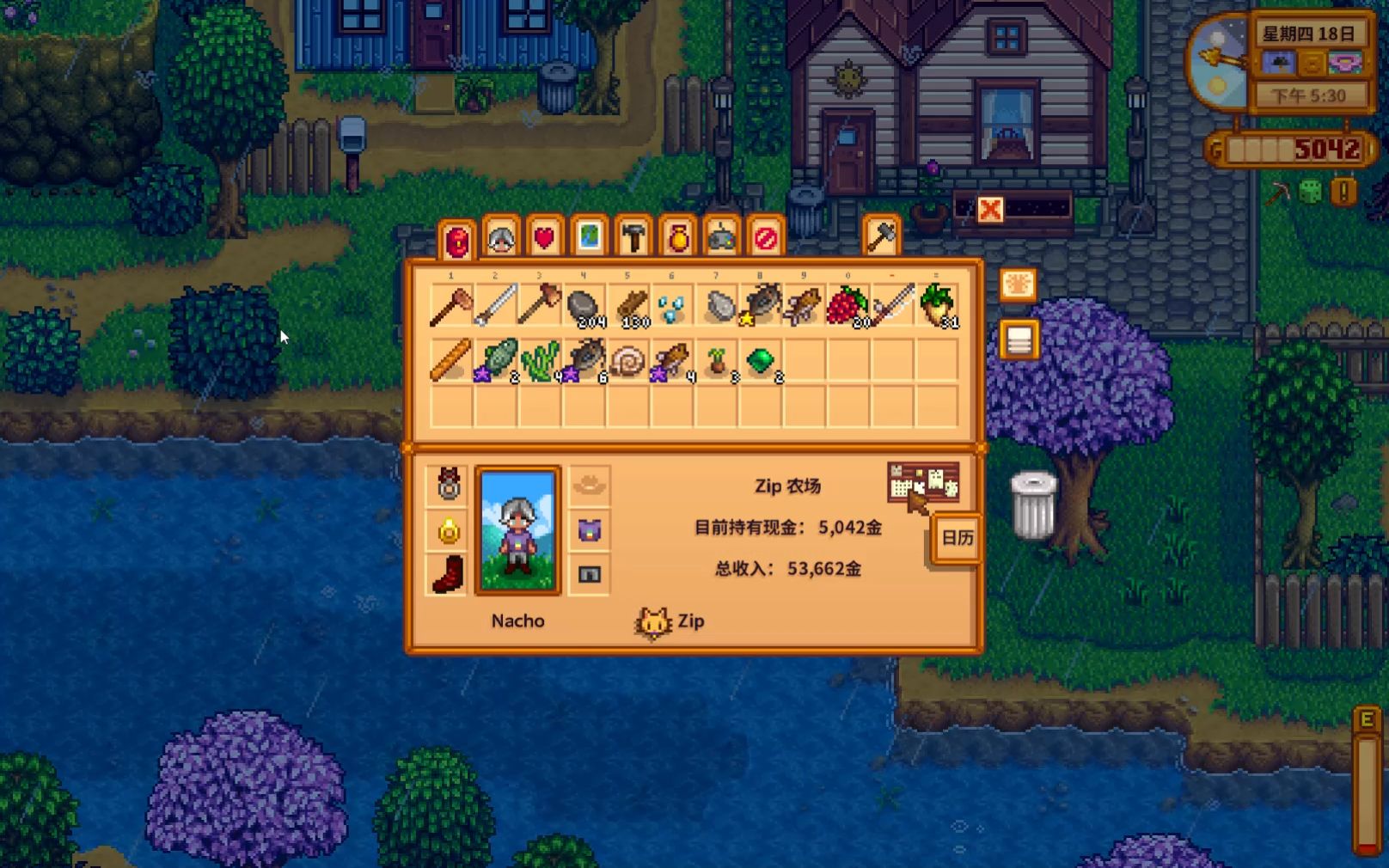Image resolution: width=1389 pixels, height=868 pixels.
Task: Pick up the green seaweed stack
Action: coord(540,361)
